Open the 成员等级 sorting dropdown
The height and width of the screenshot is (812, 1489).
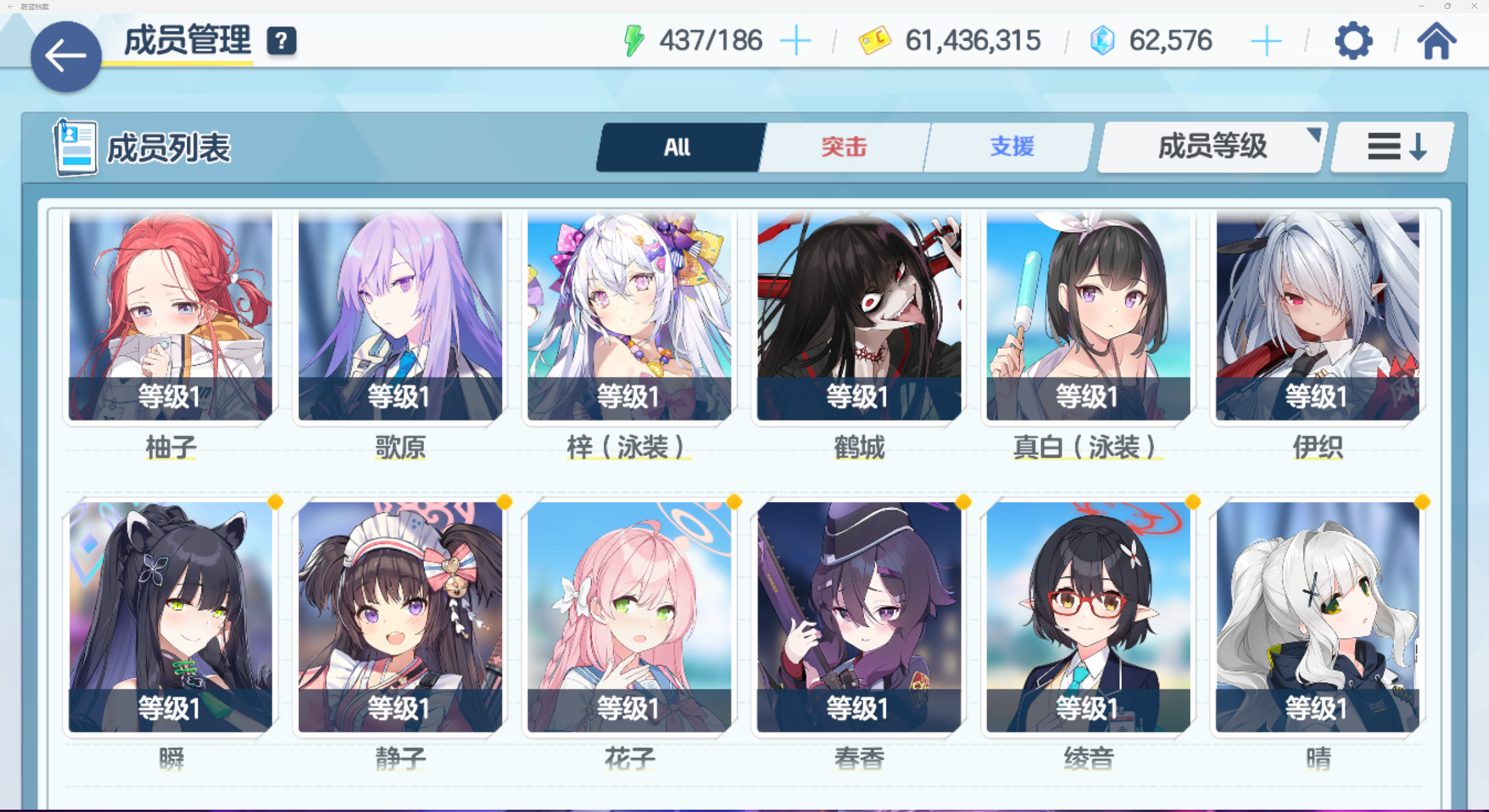(x=1210, y=147)
